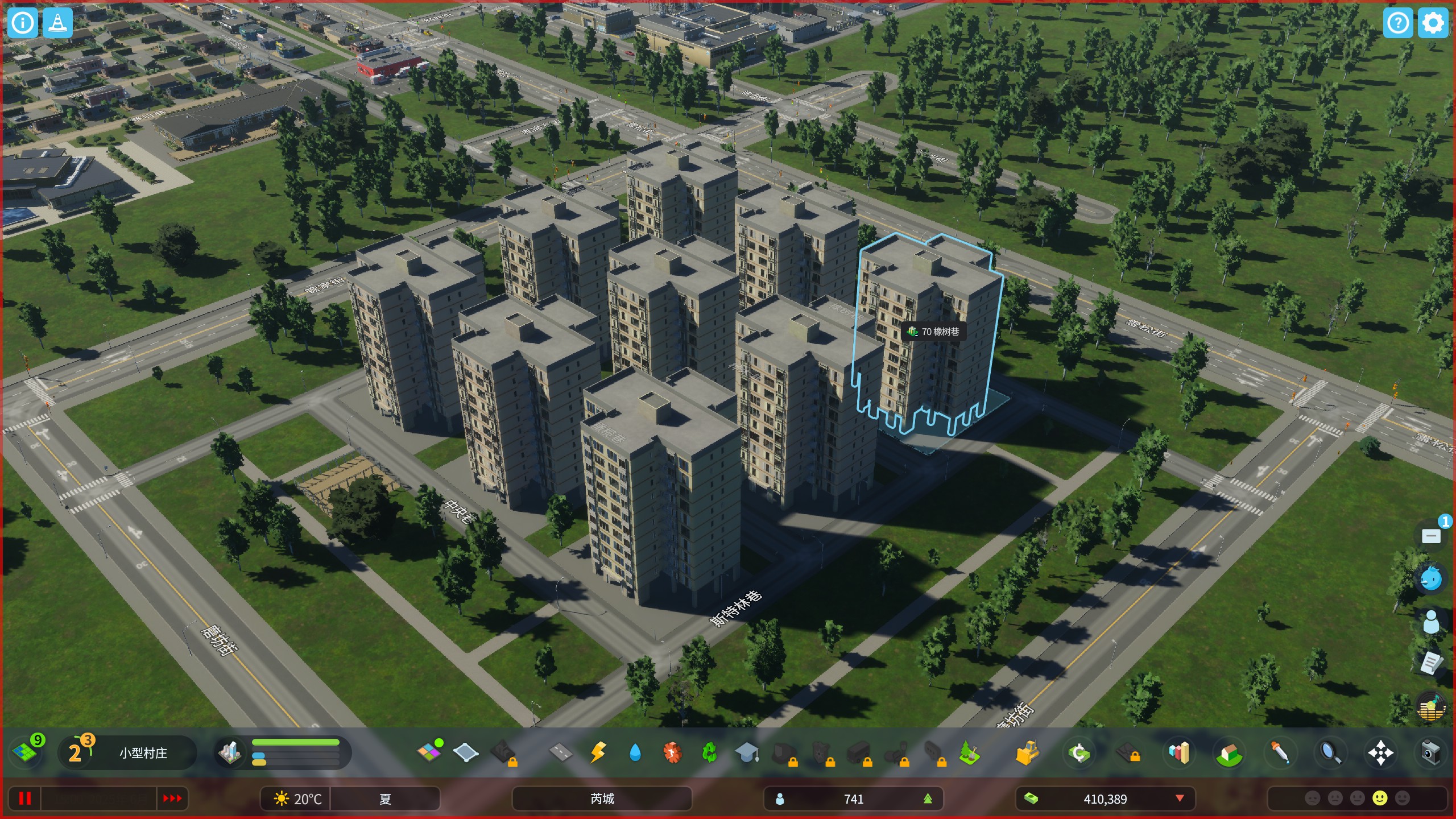This screenshot has height=819, width=1456.
Task: Select the landscaping tree and shovel tool
Action: 969,753
